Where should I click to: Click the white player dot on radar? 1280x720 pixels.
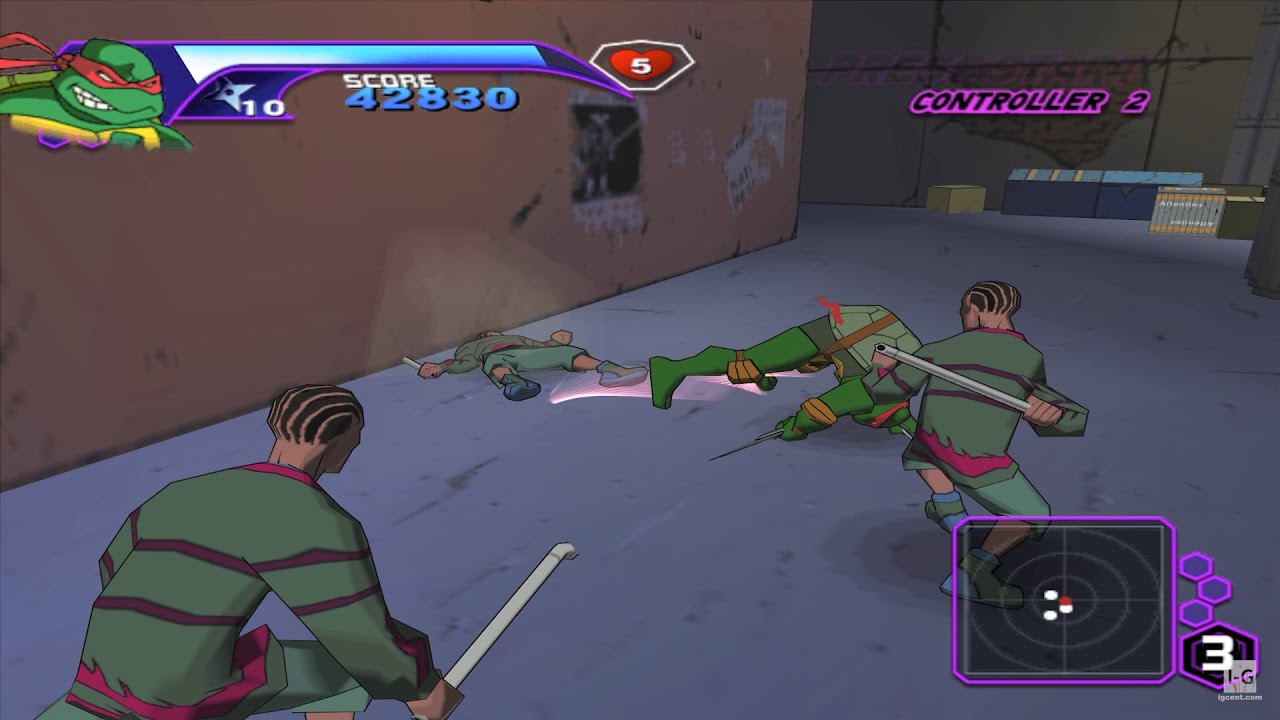click(x=1050, y=595)
